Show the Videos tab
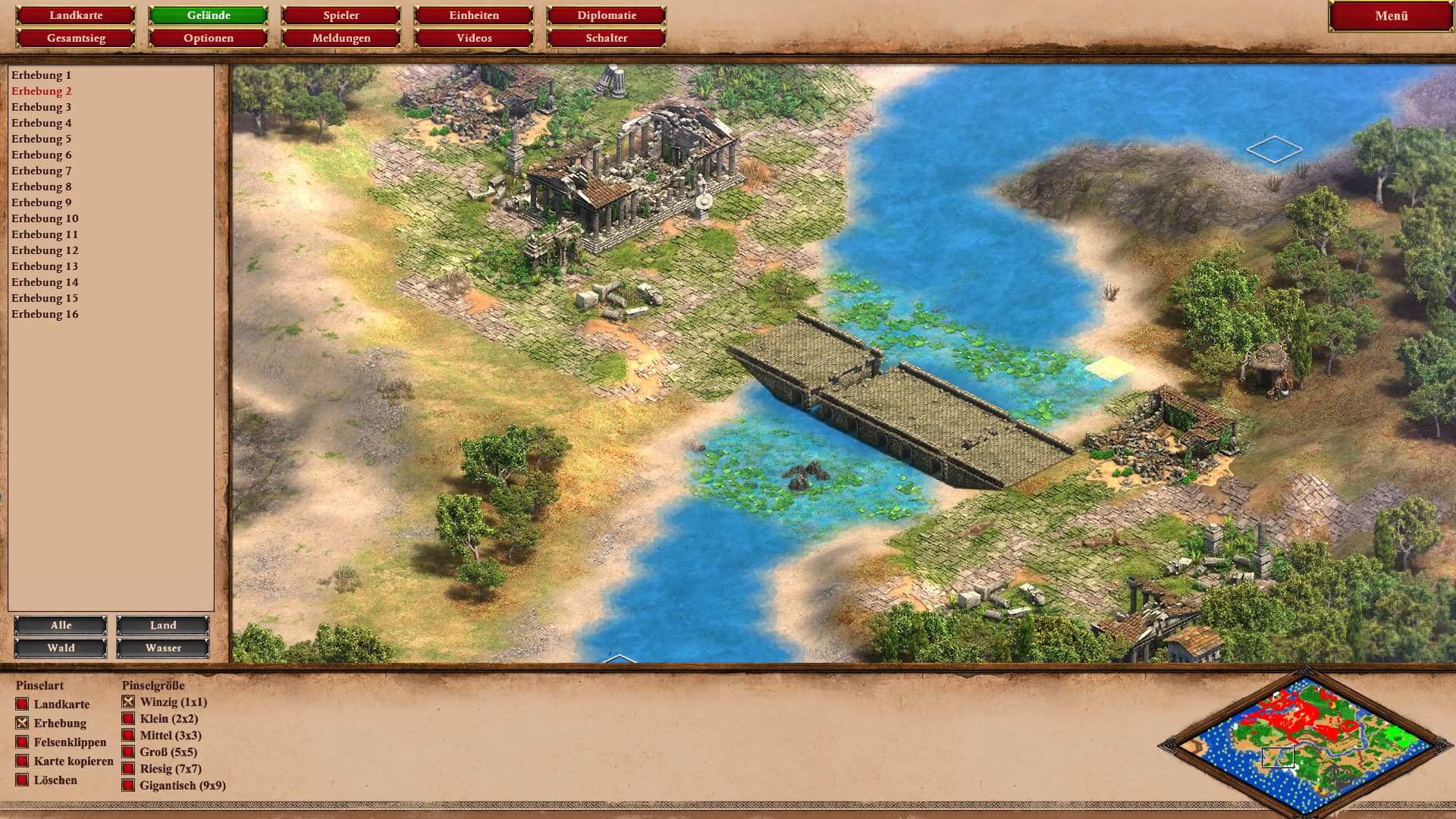The width and height of the screenshot is (1456, 819). coord(474,38)
